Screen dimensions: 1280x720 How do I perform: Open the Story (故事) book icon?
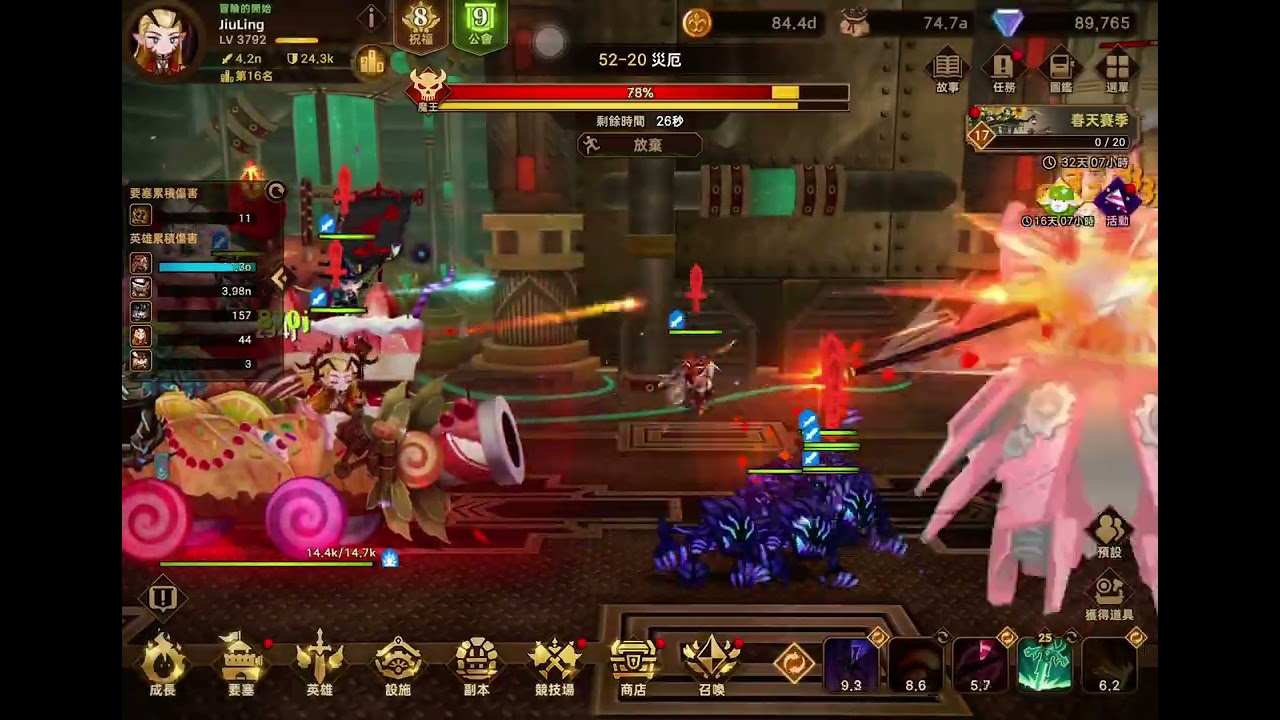(x=947, y=71)
